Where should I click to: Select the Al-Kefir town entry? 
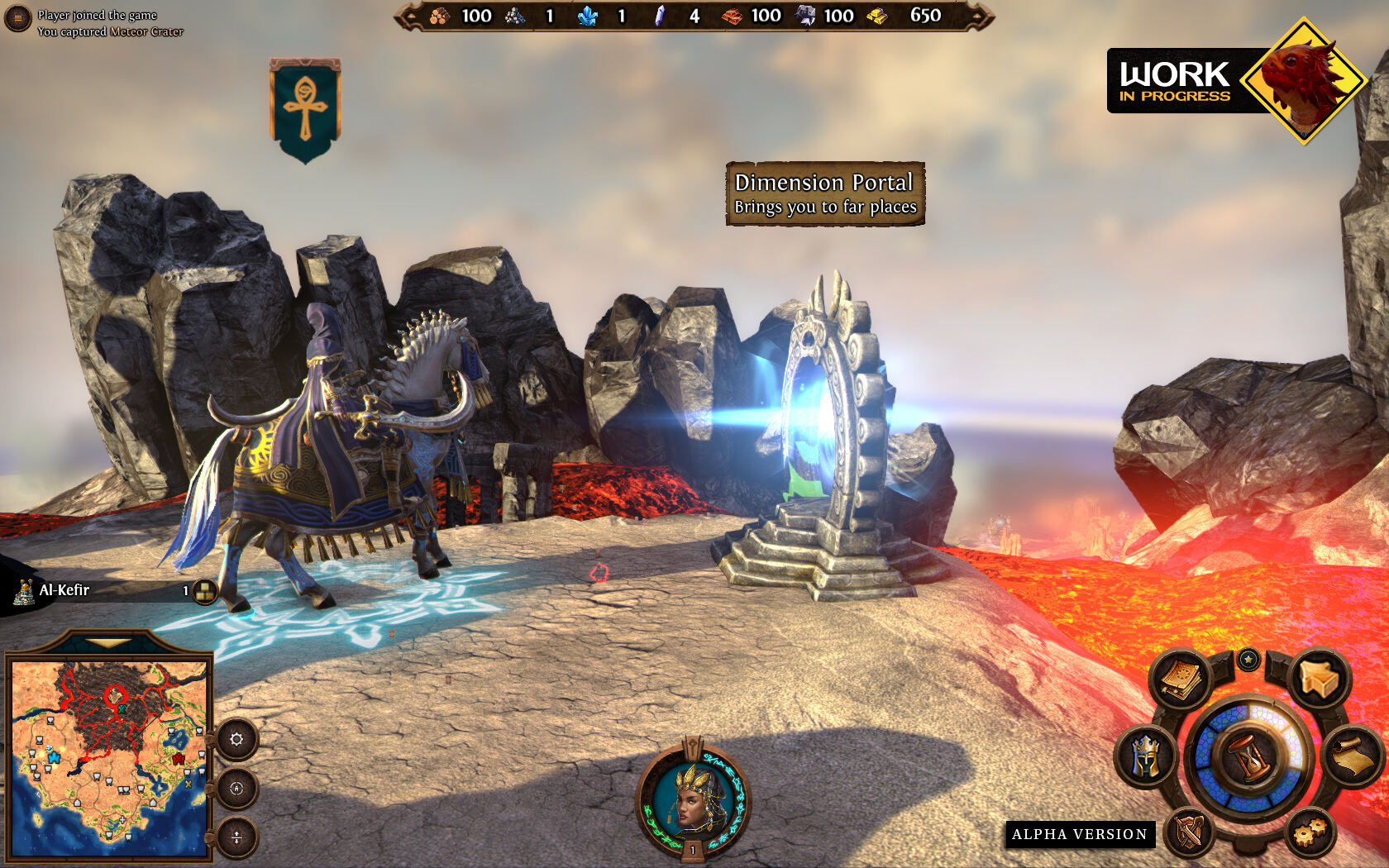(64, 590)
